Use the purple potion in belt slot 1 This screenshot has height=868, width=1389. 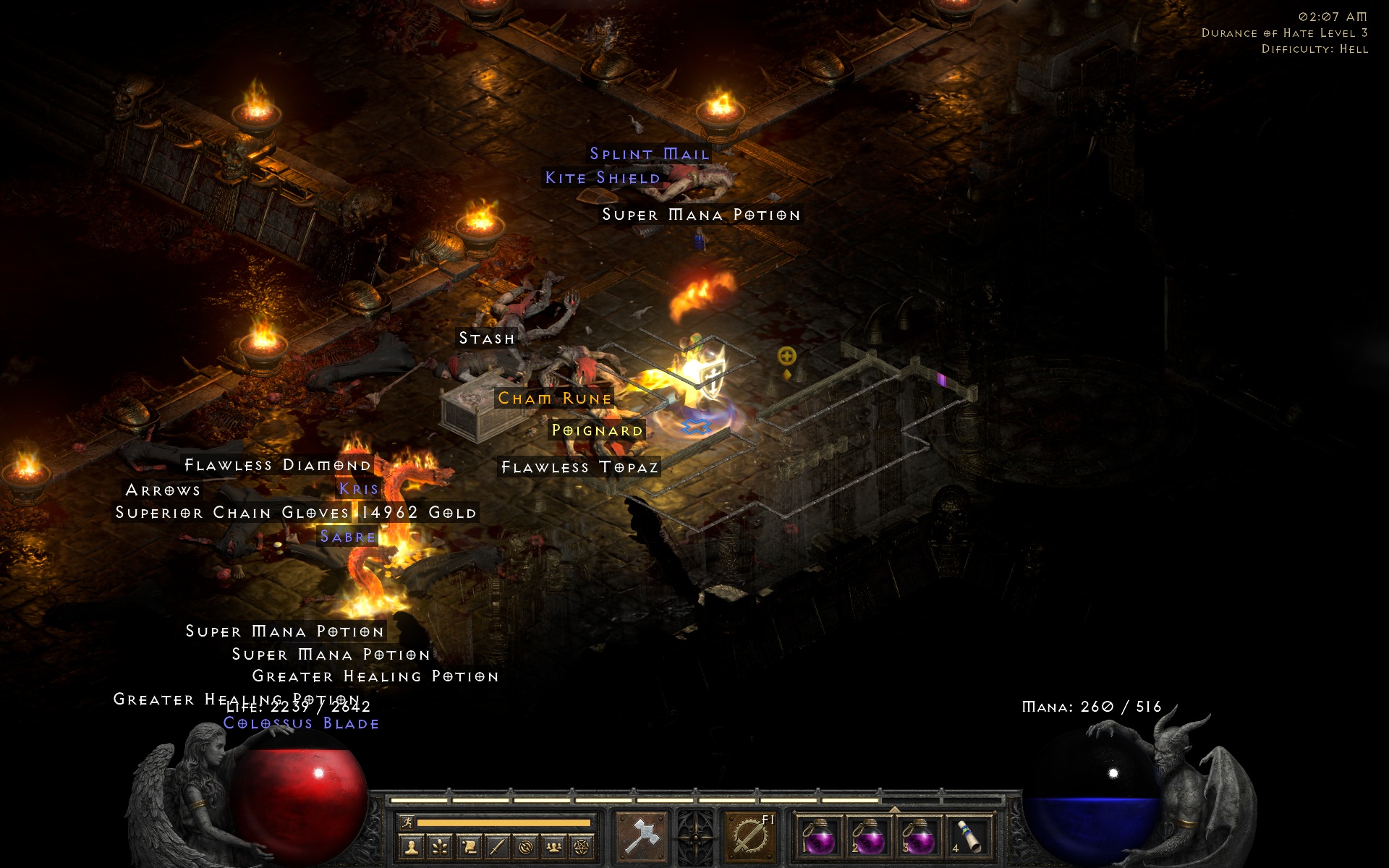coord(820,838)
